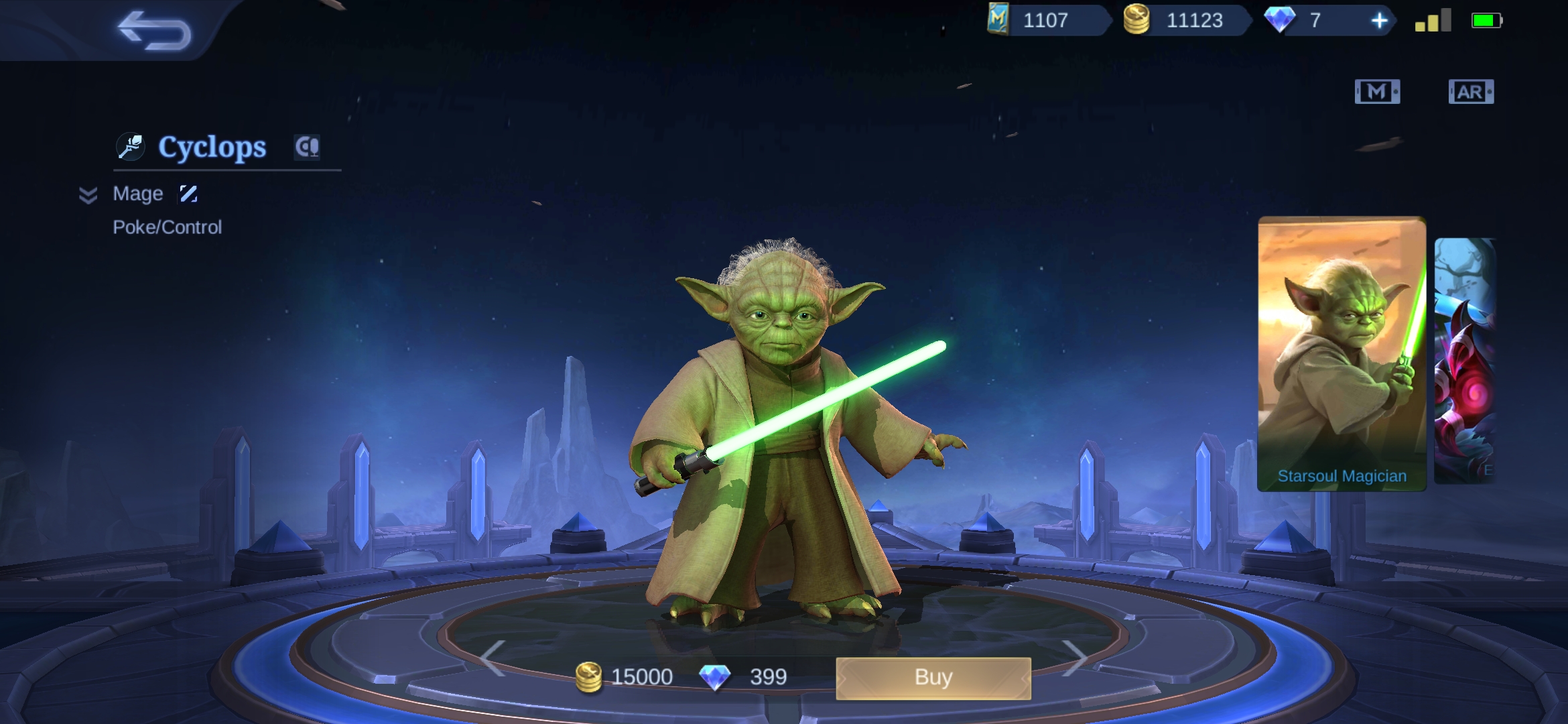Play Cyclops voice line via speaker icon
Image resolution: width=1568 pixels, height=724 pixels.
click(306, 146)
